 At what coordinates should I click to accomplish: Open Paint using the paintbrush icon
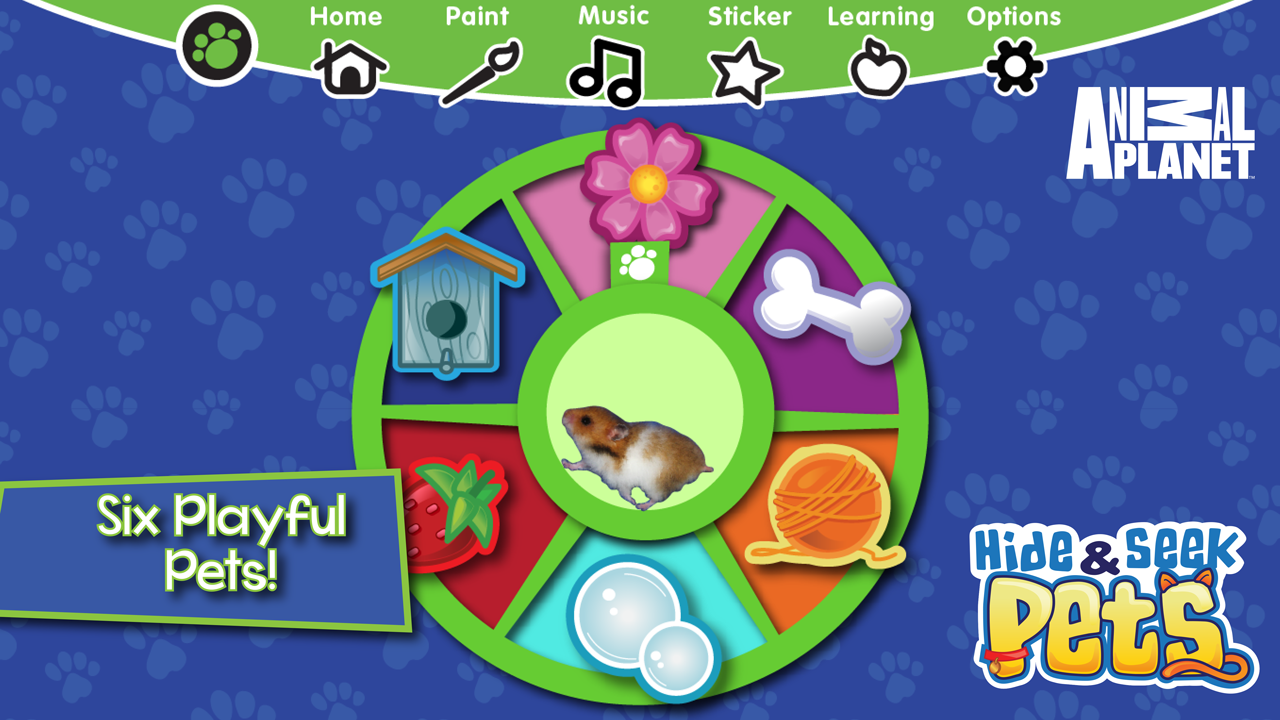pos(479,70)
